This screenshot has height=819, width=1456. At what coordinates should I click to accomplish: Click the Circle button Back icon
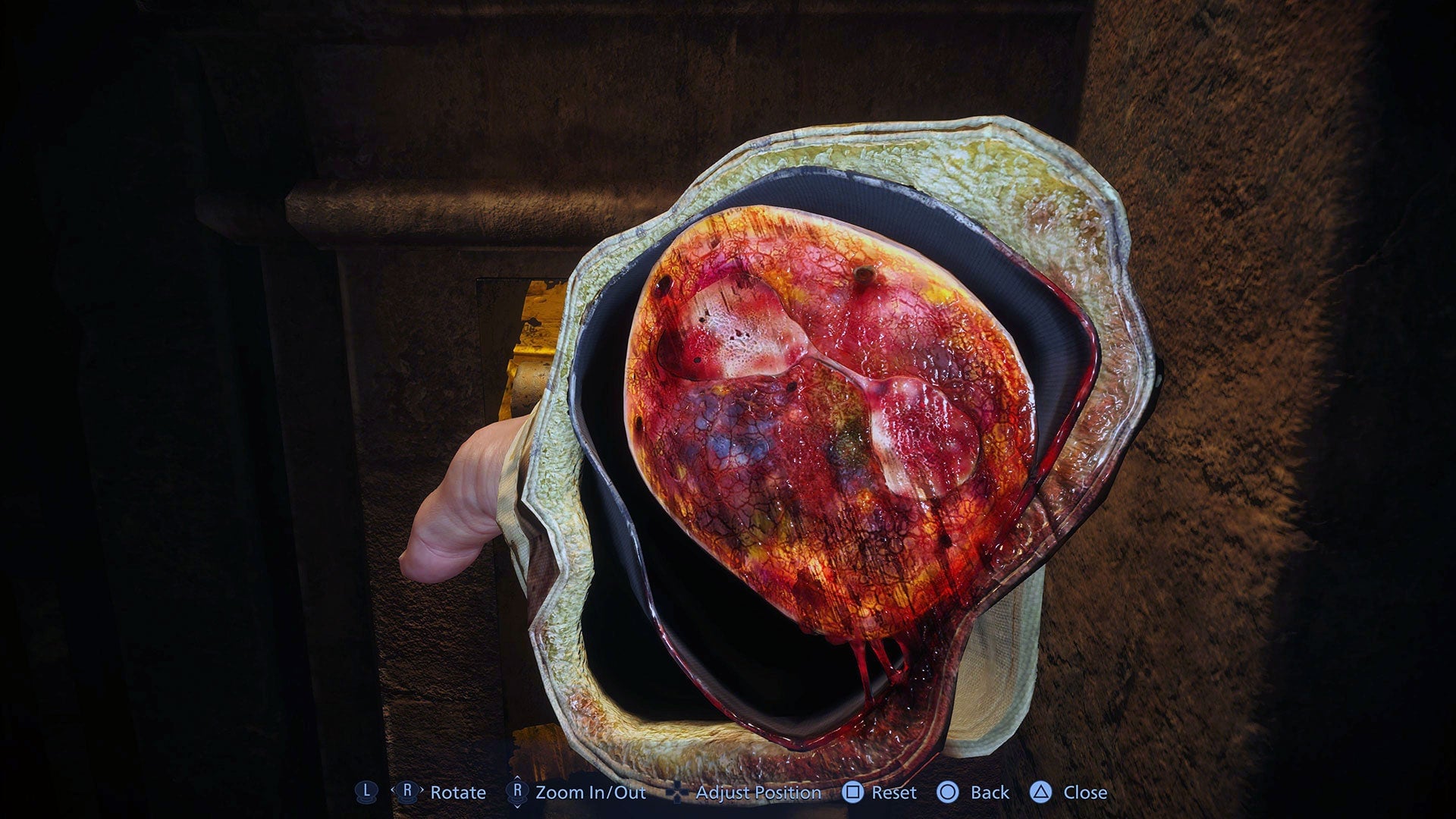point(947,792)
